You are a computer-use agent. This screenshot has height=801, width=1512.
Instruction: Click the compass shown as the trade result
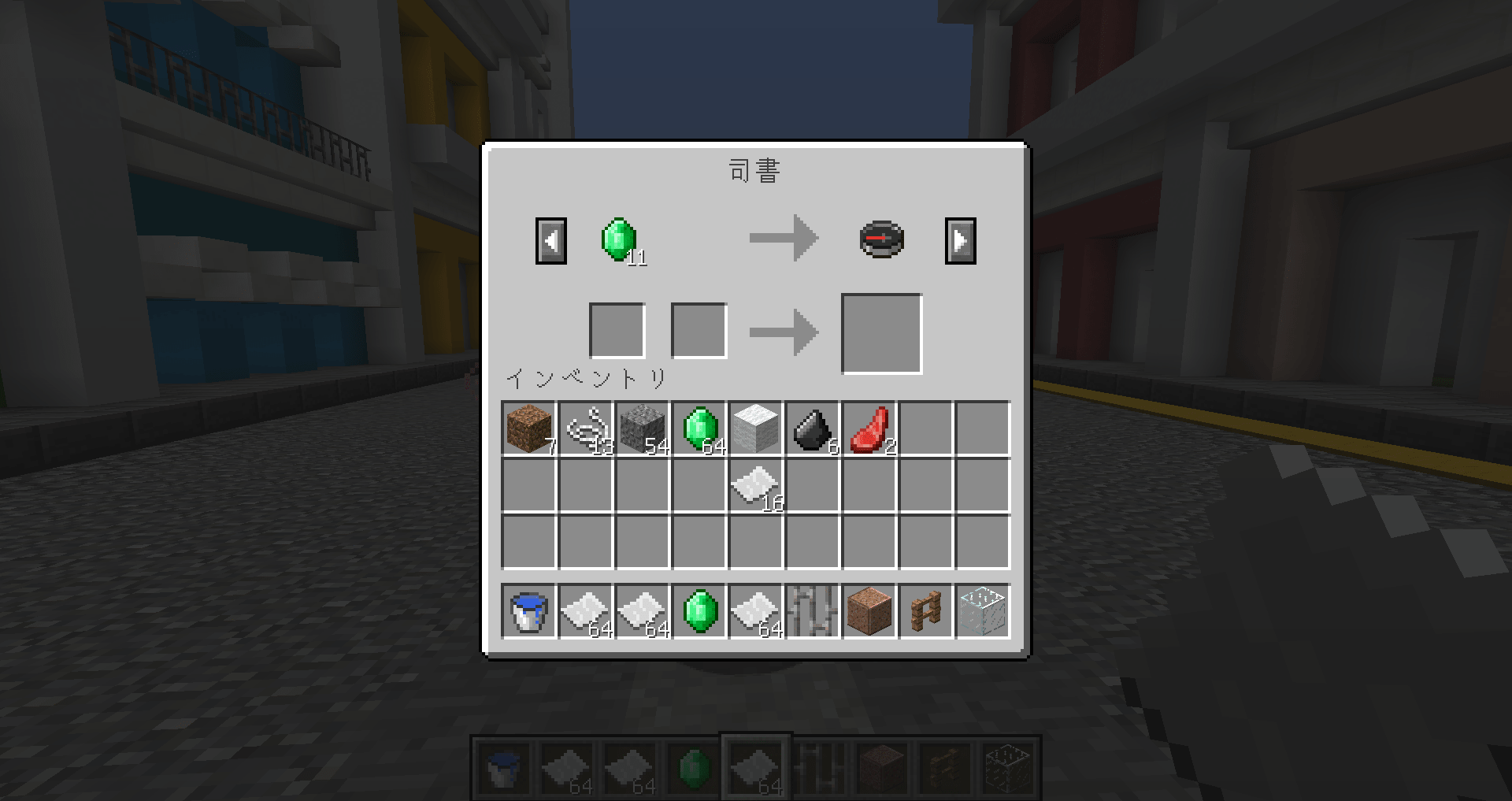coord(880,238)
